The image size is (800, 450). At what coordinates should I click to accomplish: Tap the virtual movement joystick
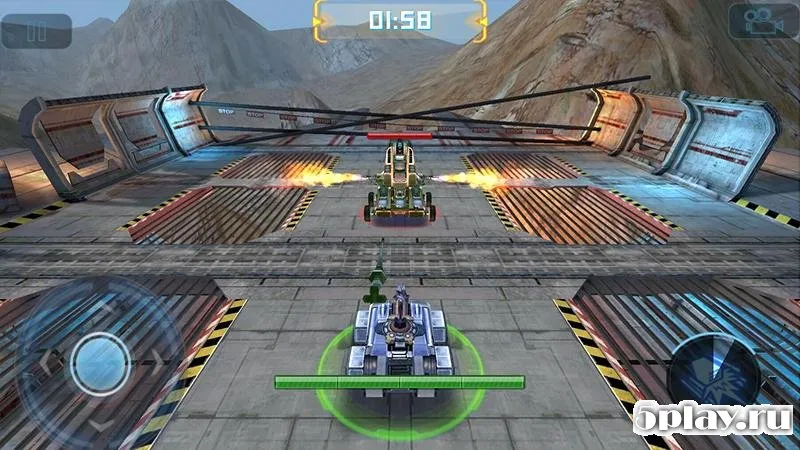point(101,362)
